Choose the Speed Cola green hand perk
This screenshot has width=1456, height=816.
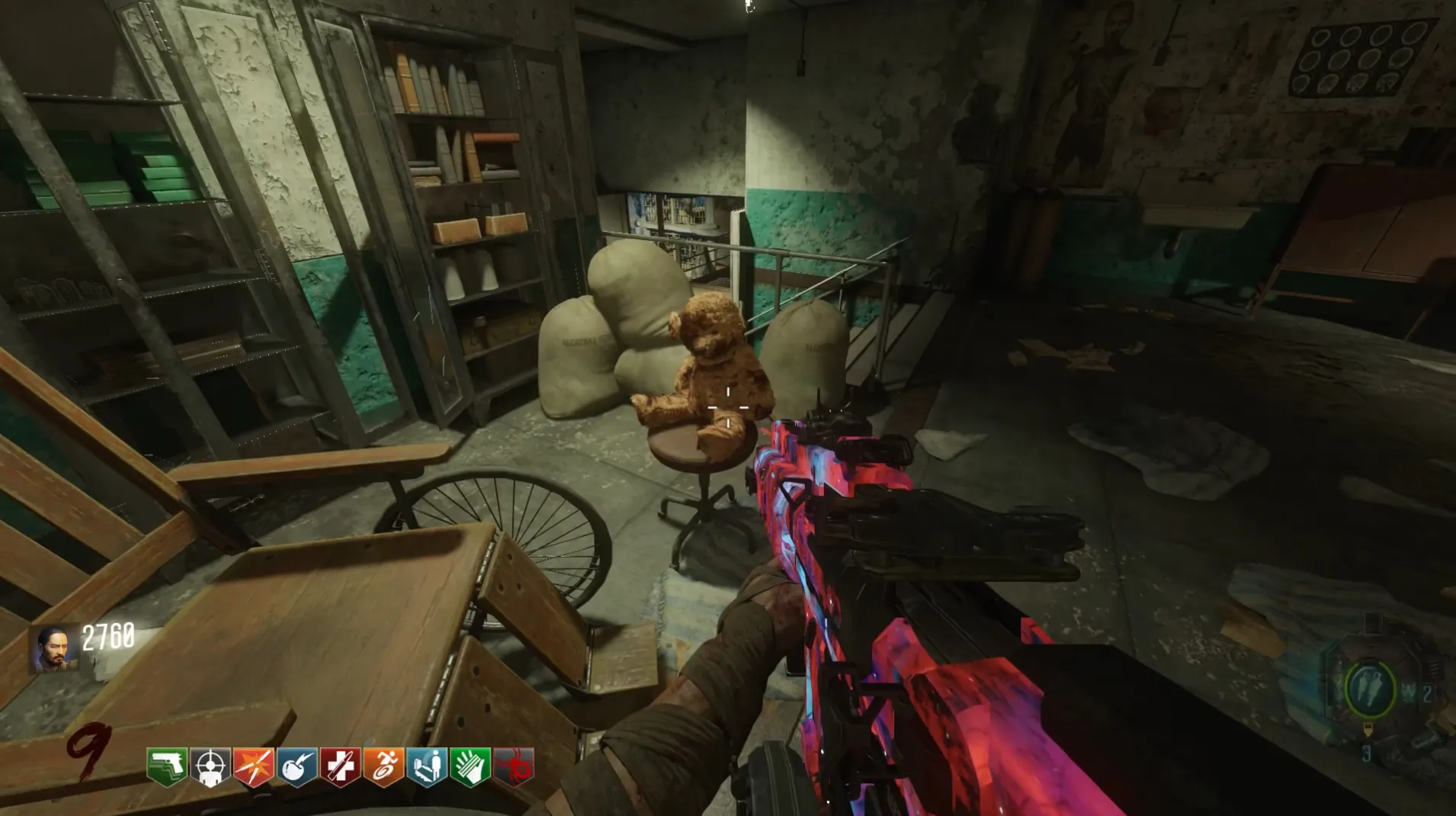(x=470, y=766)
